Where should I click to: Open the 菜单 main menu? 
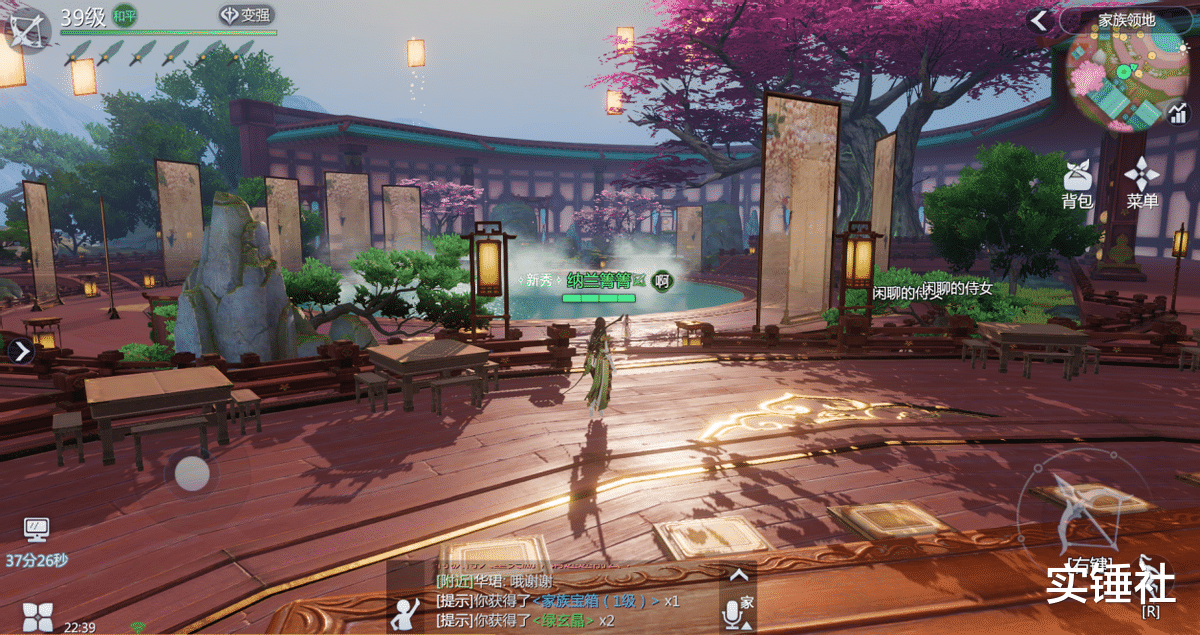point(1142,185)
